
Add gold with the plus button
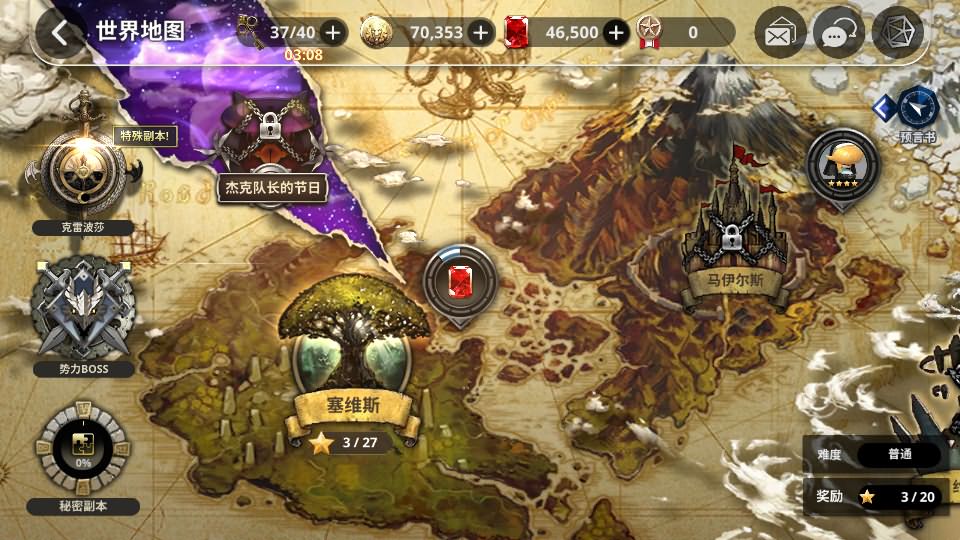(482, 33)
